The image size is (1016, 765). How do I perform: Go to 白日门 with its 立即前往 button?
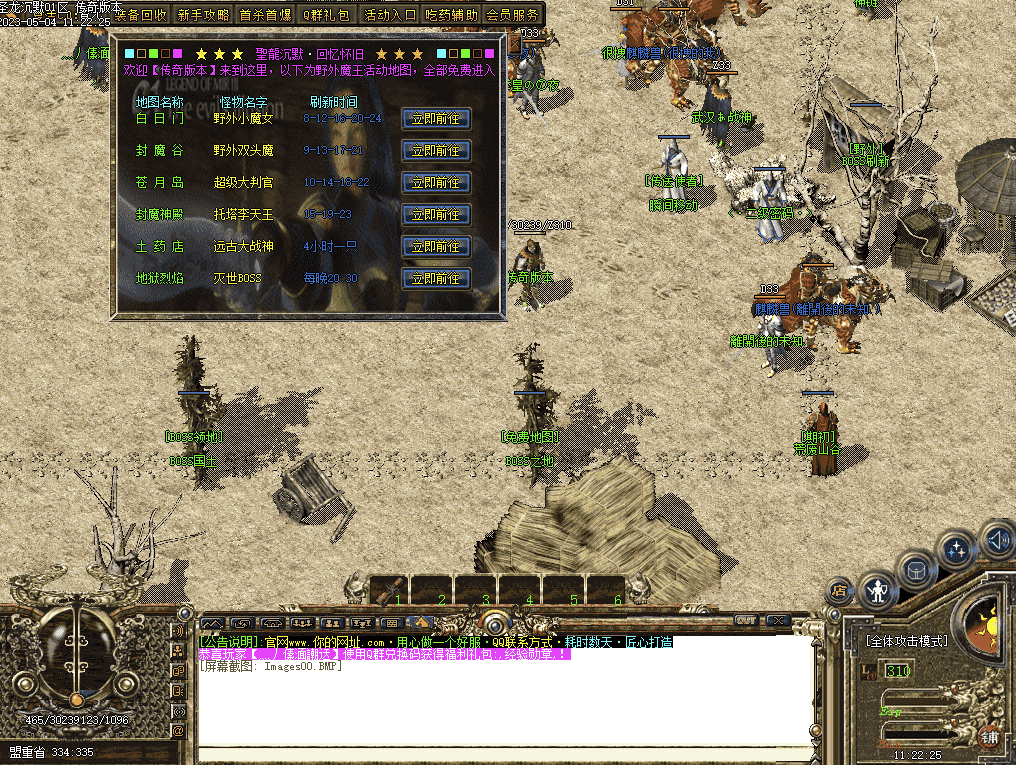click(435, 118)
